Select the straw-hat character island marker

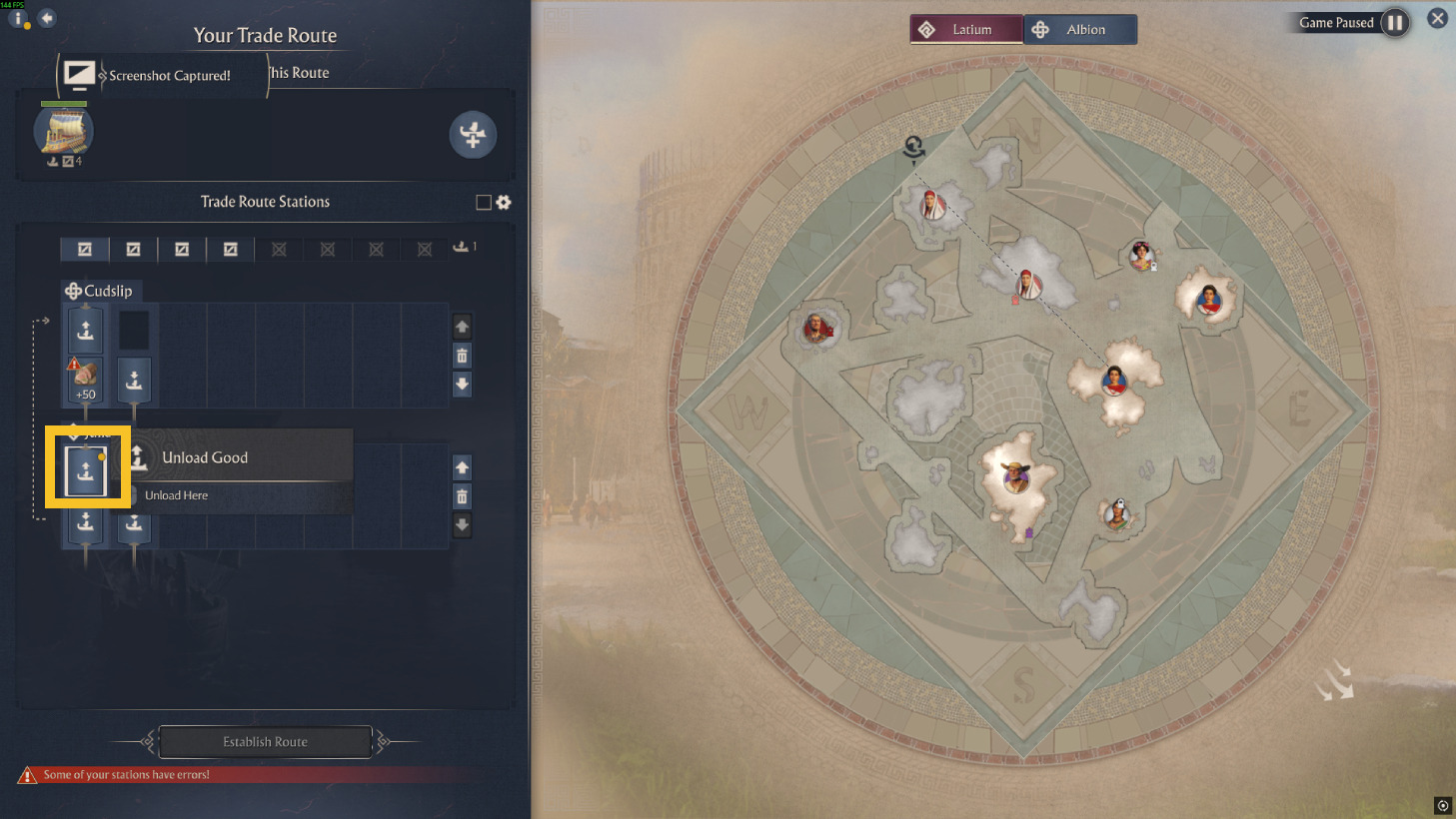click(x=1016, y=477)
